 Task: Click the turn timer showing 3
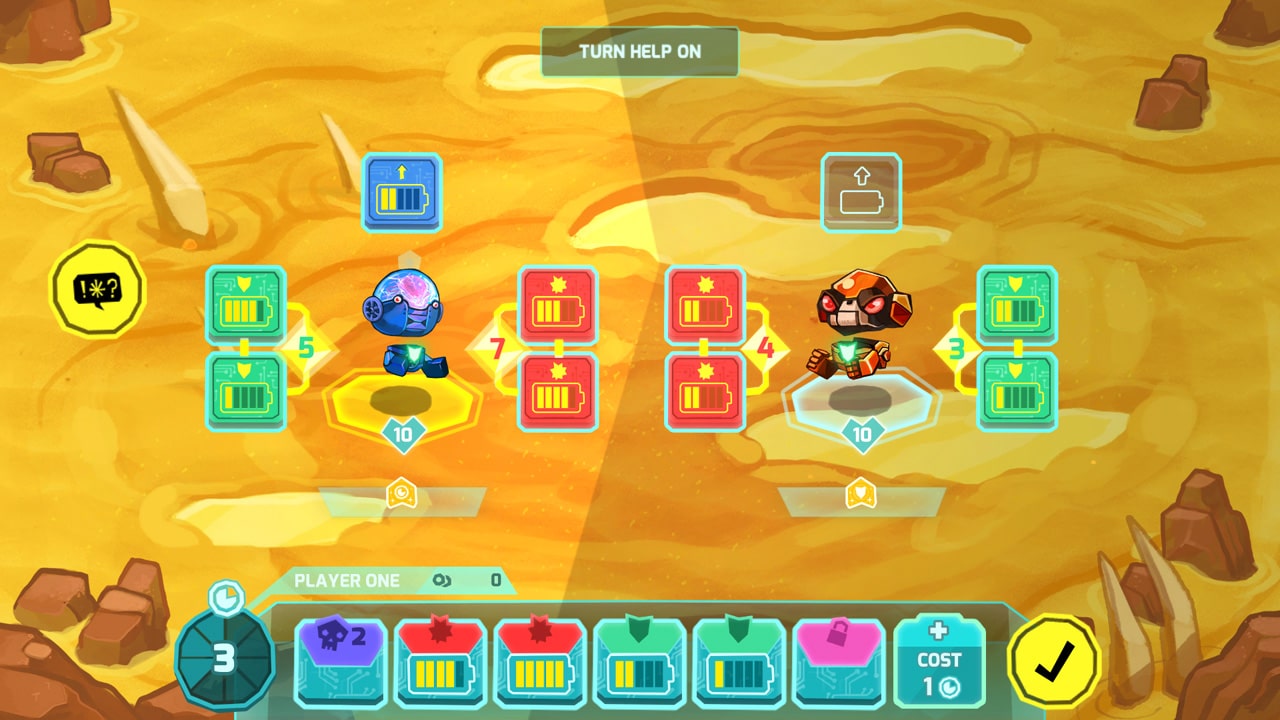coord(228,658)
